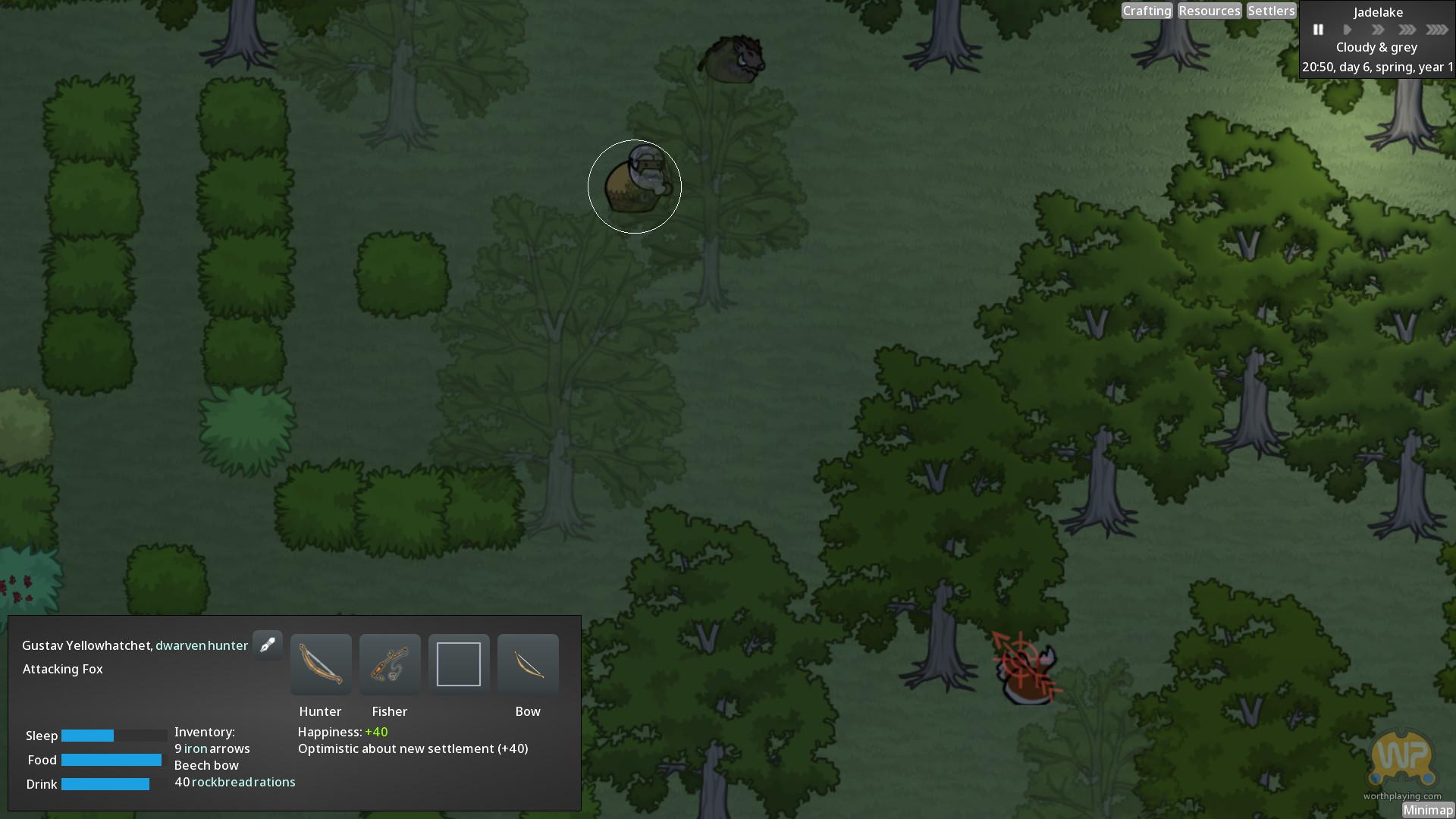Set game to quadruple fast-forward speed

tap(1437, 30)
